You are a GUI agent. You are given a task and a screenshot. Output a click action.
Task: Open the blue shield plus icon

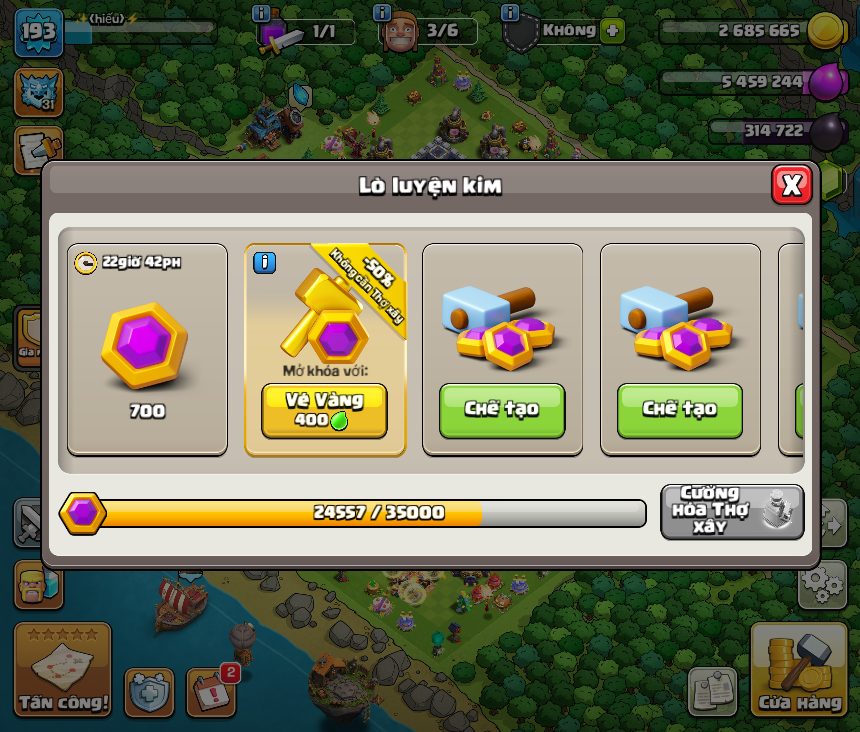pos(149,692)
